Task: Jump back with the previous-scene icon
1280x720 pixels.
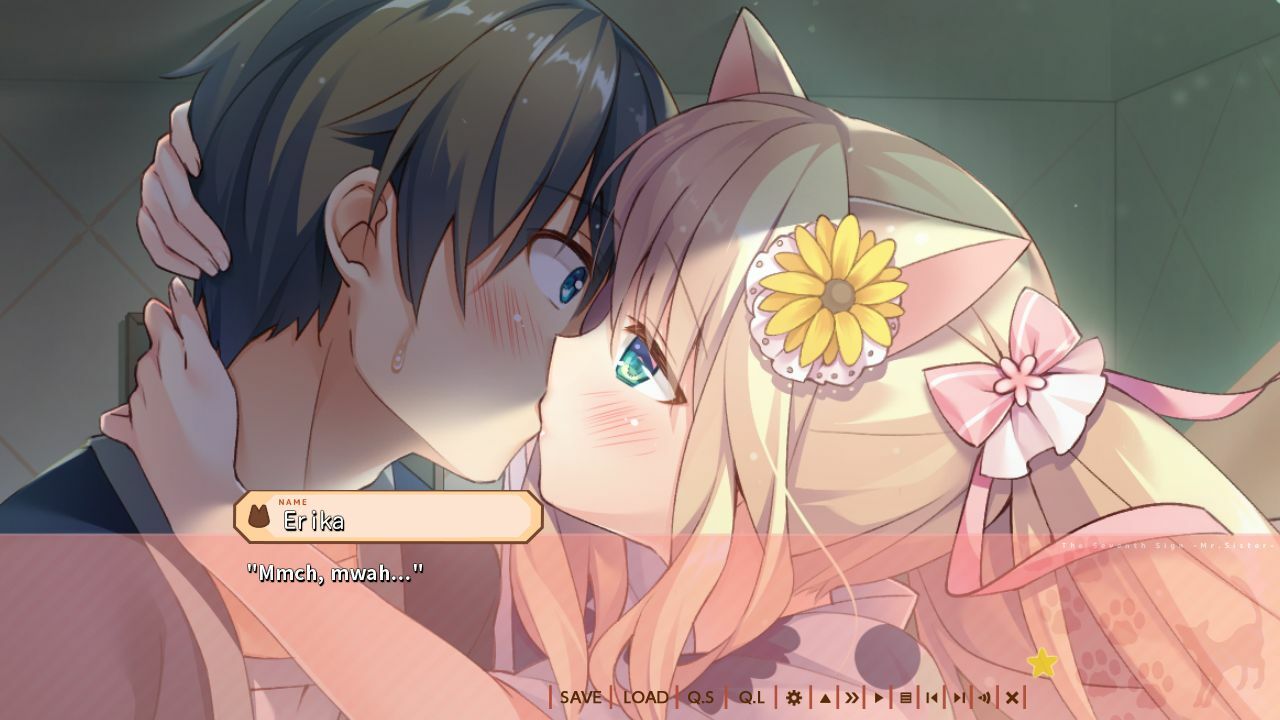Action: click(931, 698)
